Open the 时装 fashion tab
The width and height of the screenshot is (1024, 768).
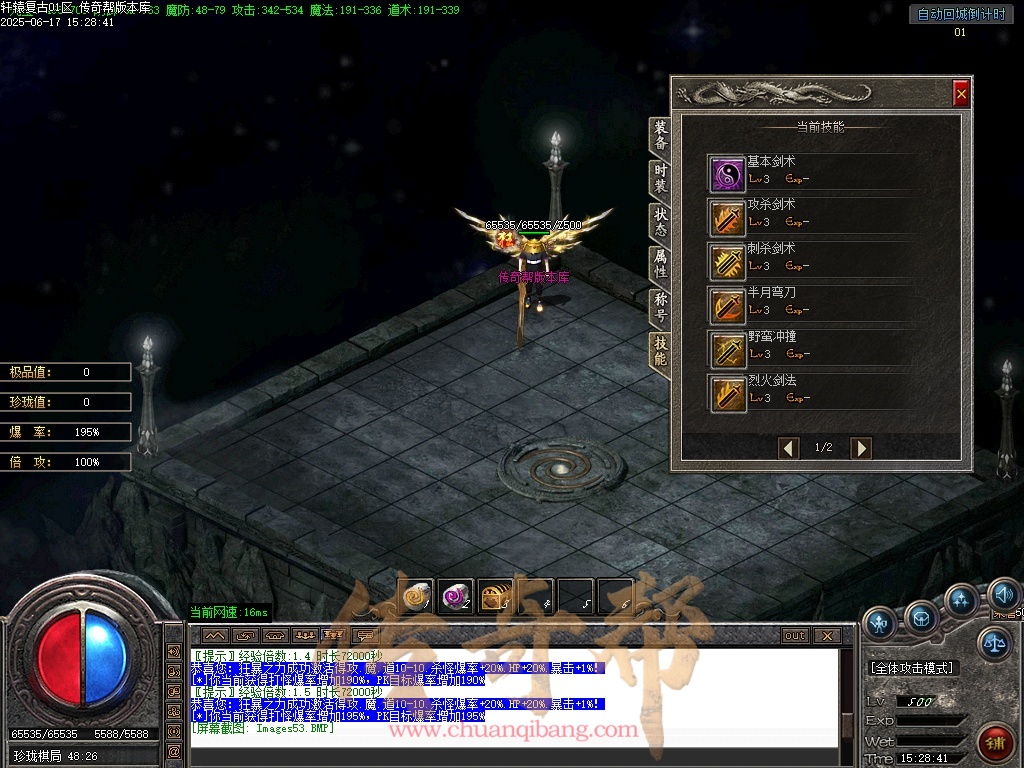660,179
